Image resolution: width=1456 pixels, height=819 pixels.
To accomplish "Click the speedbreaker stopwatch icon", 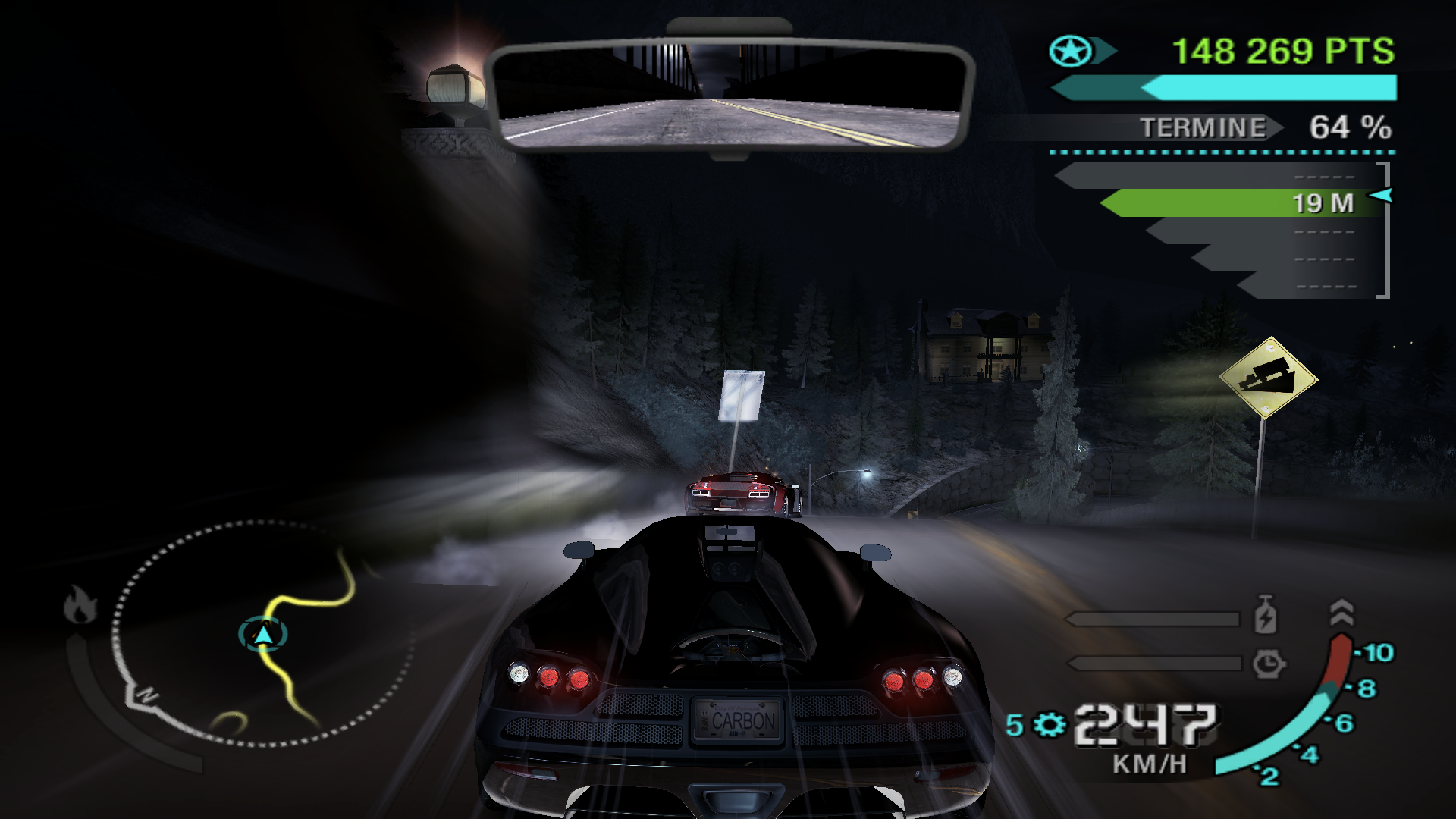I will point(1268,664).
